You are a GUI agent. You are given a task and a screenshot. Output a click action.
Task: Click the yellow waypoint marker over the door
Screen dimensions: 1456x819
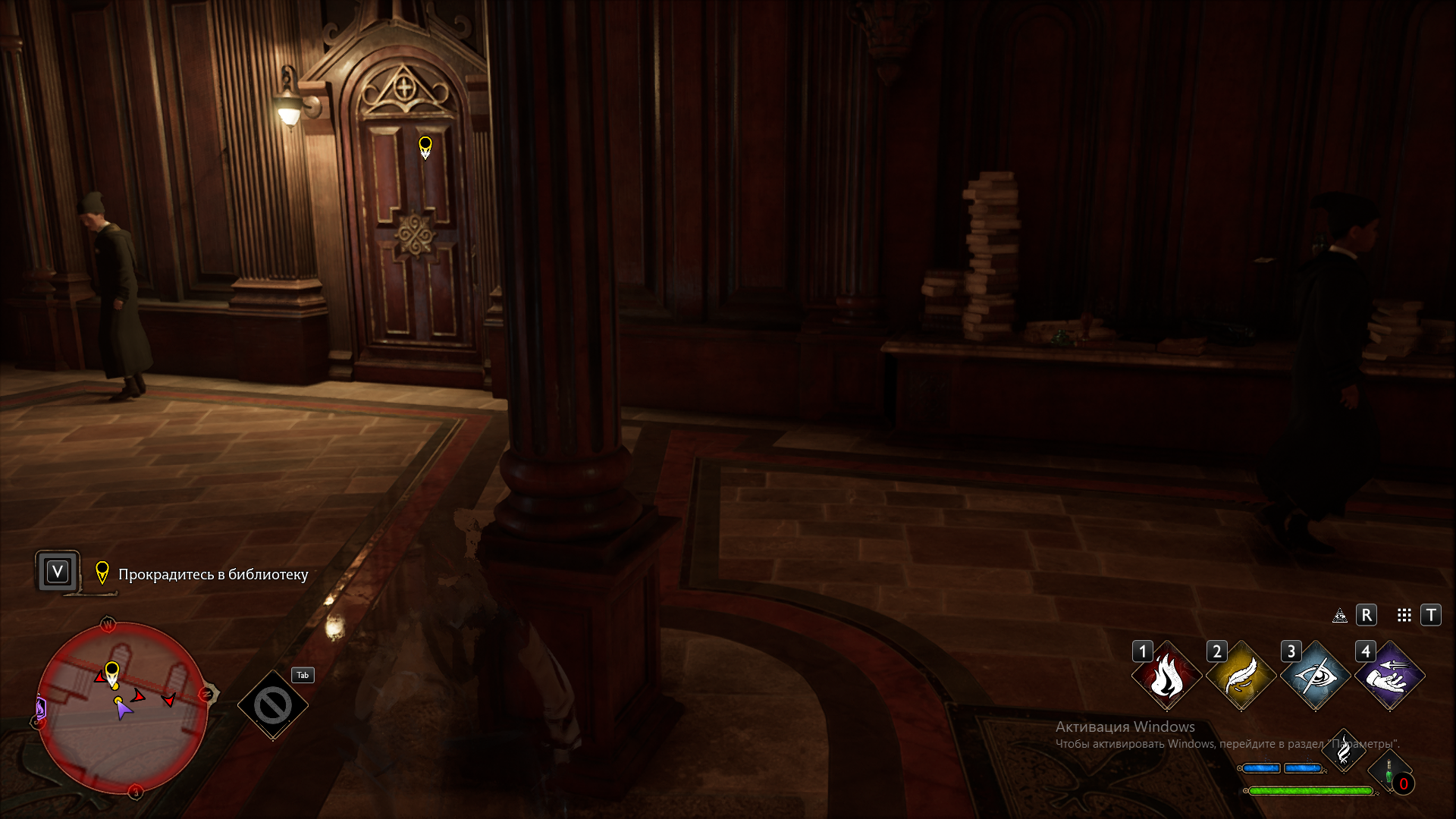(x=425, y=146)
